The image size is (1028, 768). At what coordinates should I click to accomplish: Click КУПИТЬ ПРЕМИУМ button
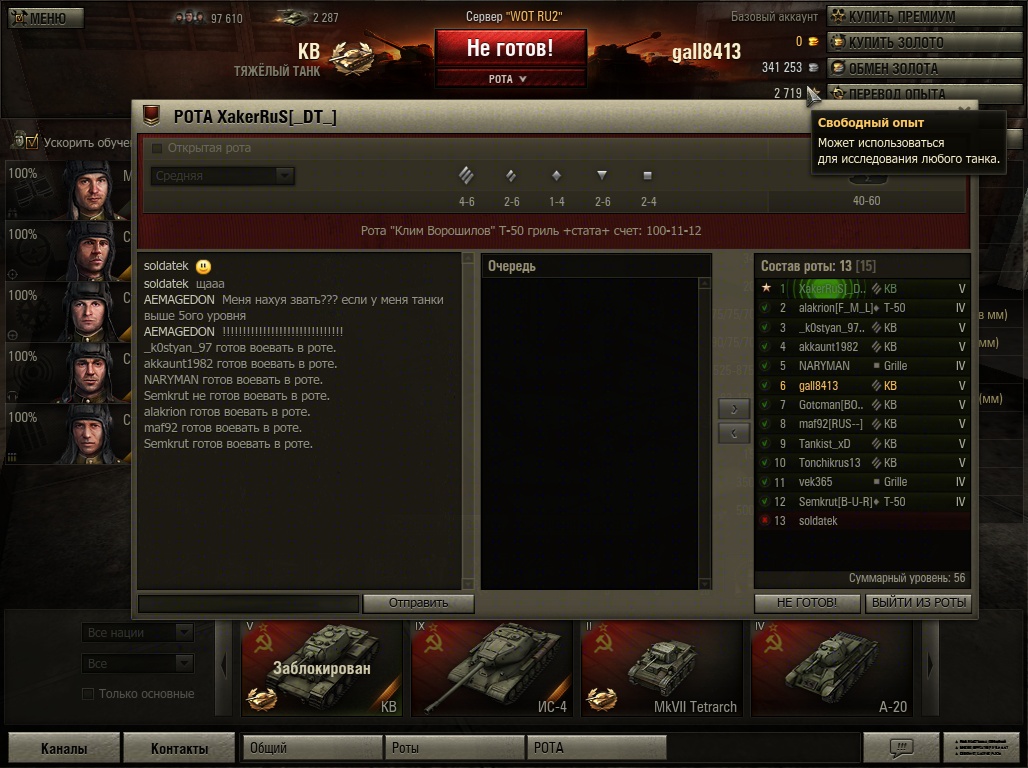click(924, 16)
